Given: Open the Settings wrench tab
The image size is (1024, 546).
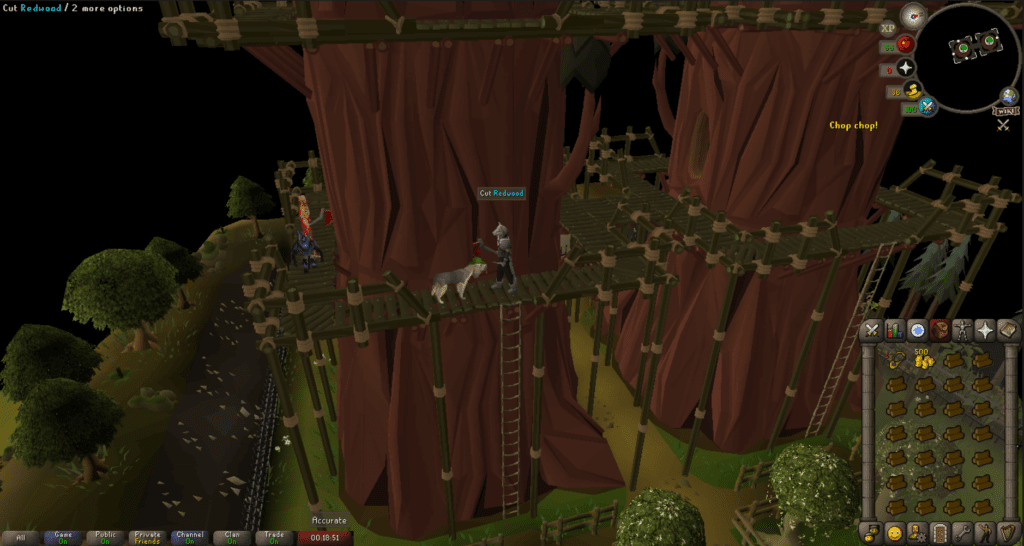Looking at the screenshot, I should (x=963, y=531).
